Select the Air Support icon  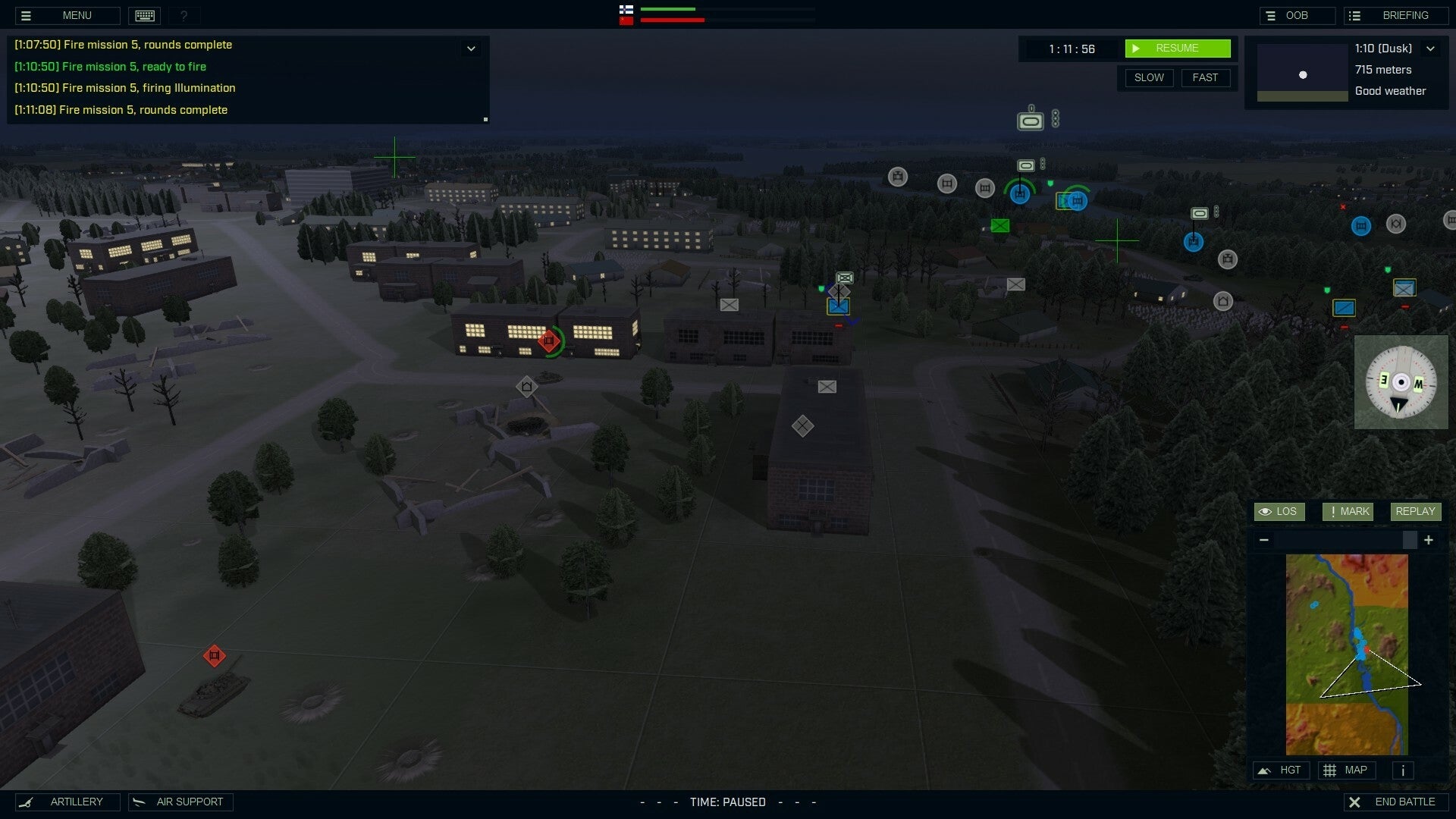[x=180, y=802]
